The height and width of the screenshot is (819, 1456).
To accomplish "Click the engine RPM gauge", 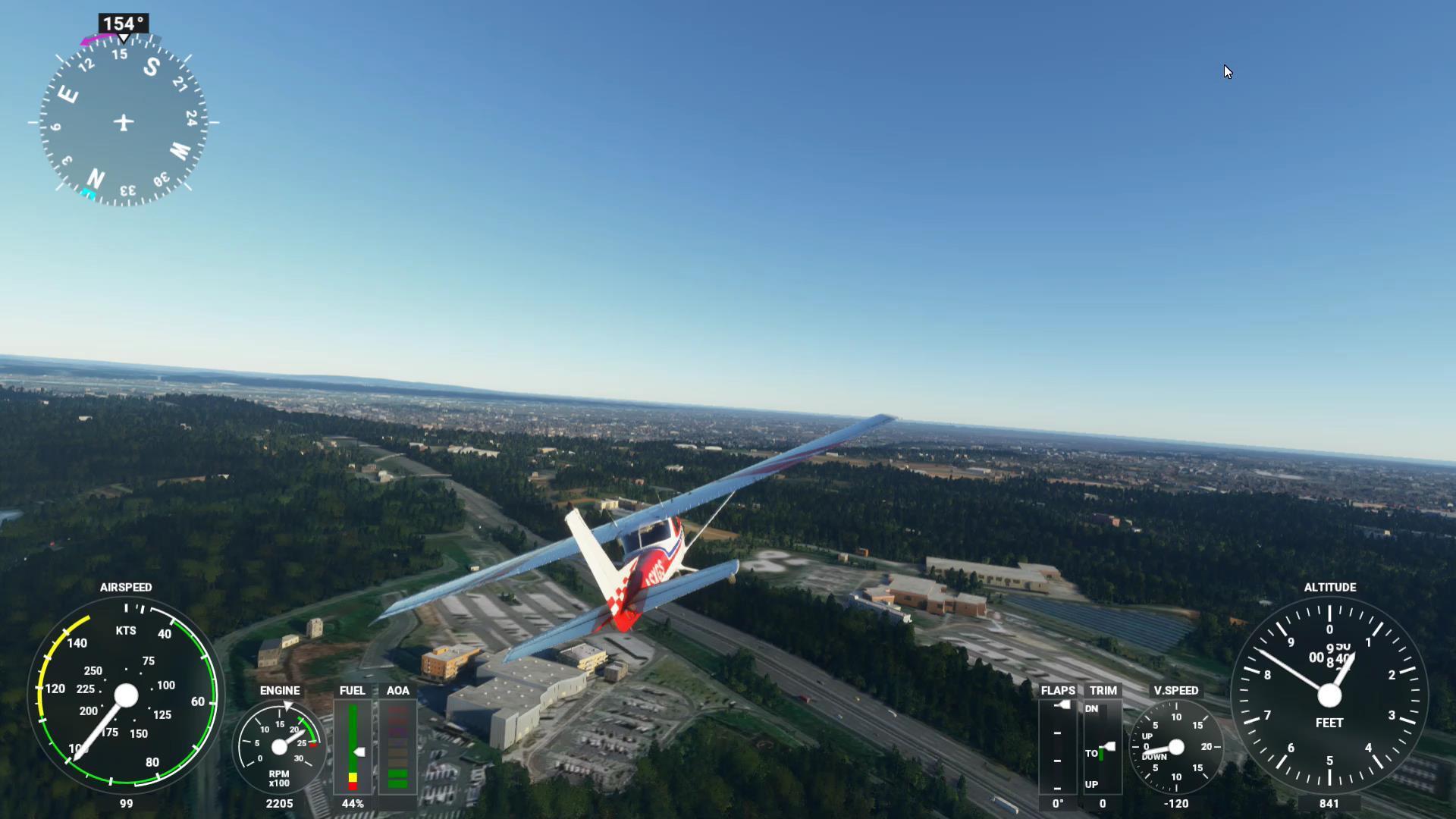I will coord(279,747).
